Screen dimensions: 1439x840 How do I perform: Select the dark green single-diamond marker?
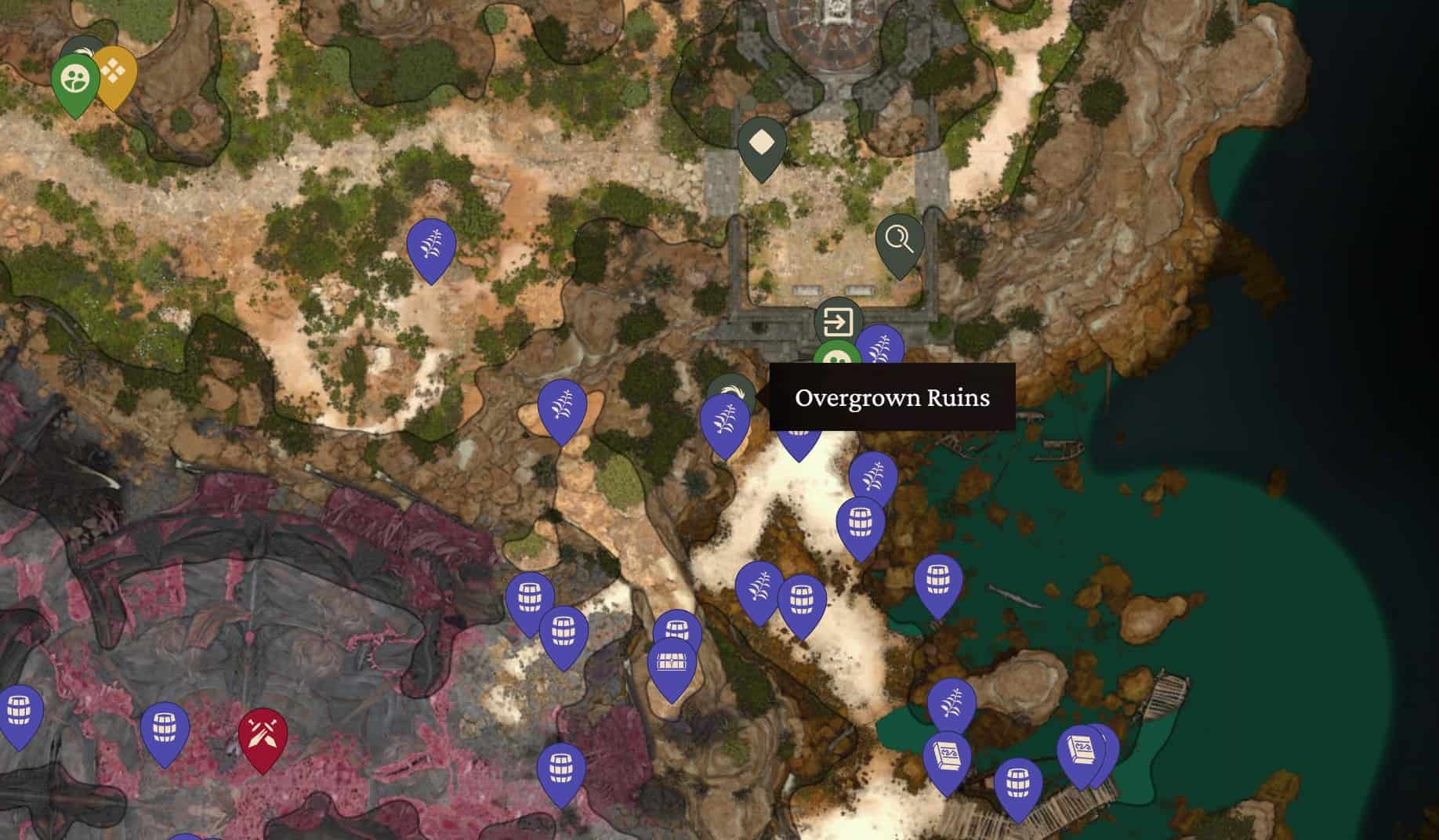click(762, 143)
